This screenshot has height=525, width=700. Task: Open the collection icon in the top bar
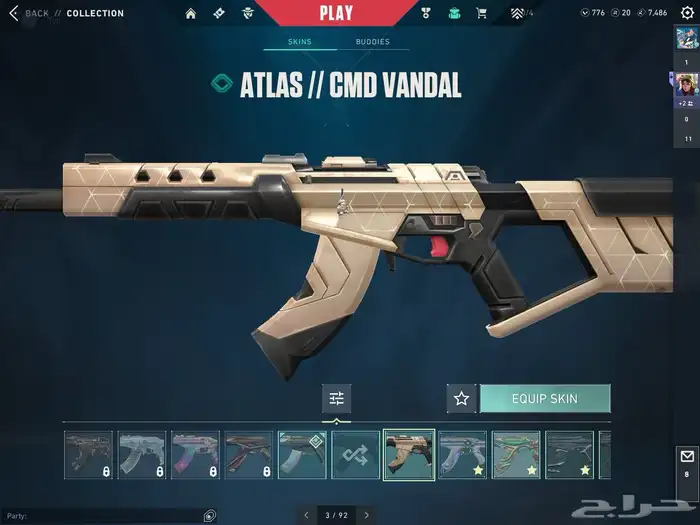pos(454,13)
